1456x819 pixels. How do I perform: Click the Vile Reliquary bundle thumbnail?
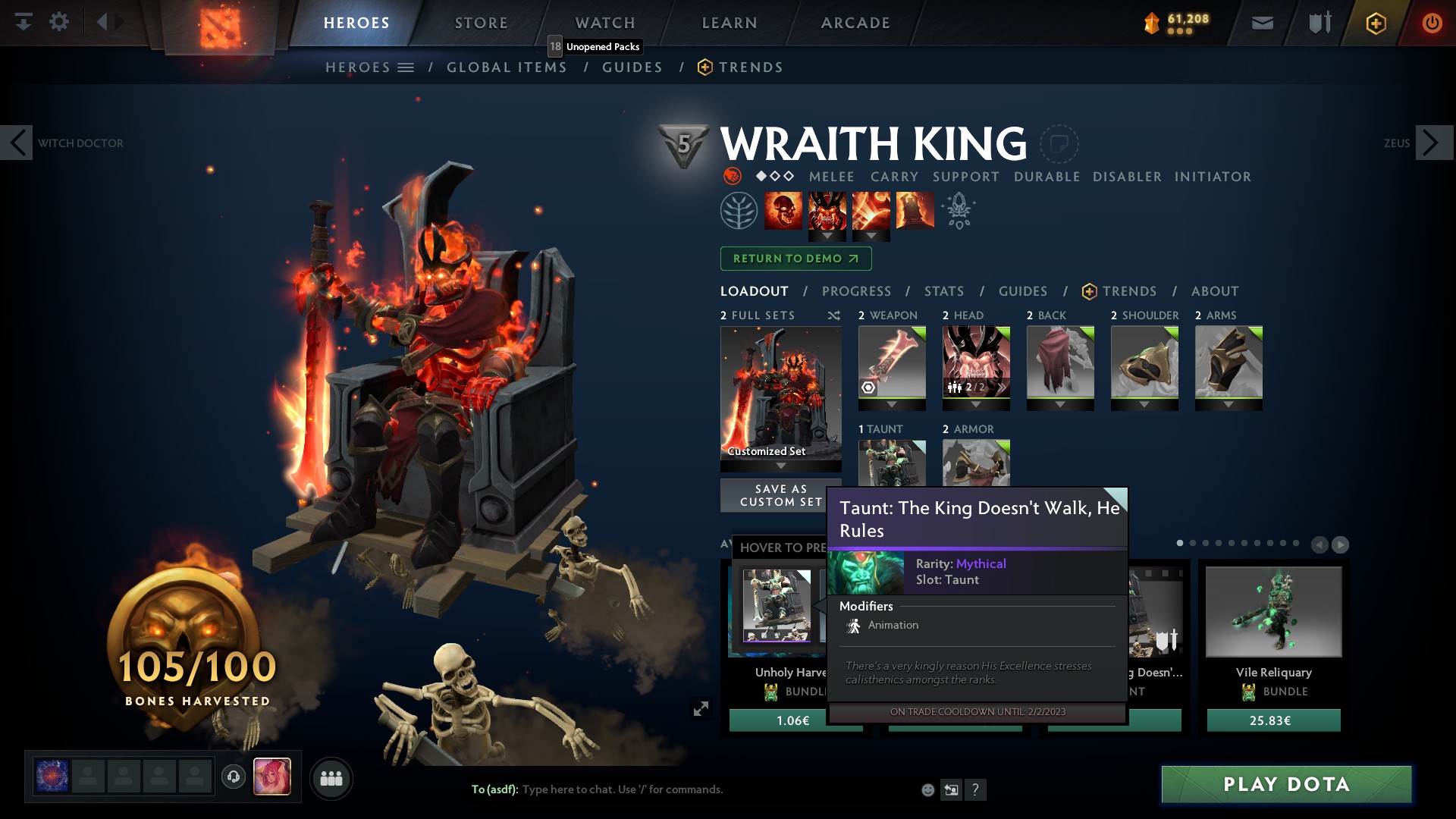[1272, 611]
